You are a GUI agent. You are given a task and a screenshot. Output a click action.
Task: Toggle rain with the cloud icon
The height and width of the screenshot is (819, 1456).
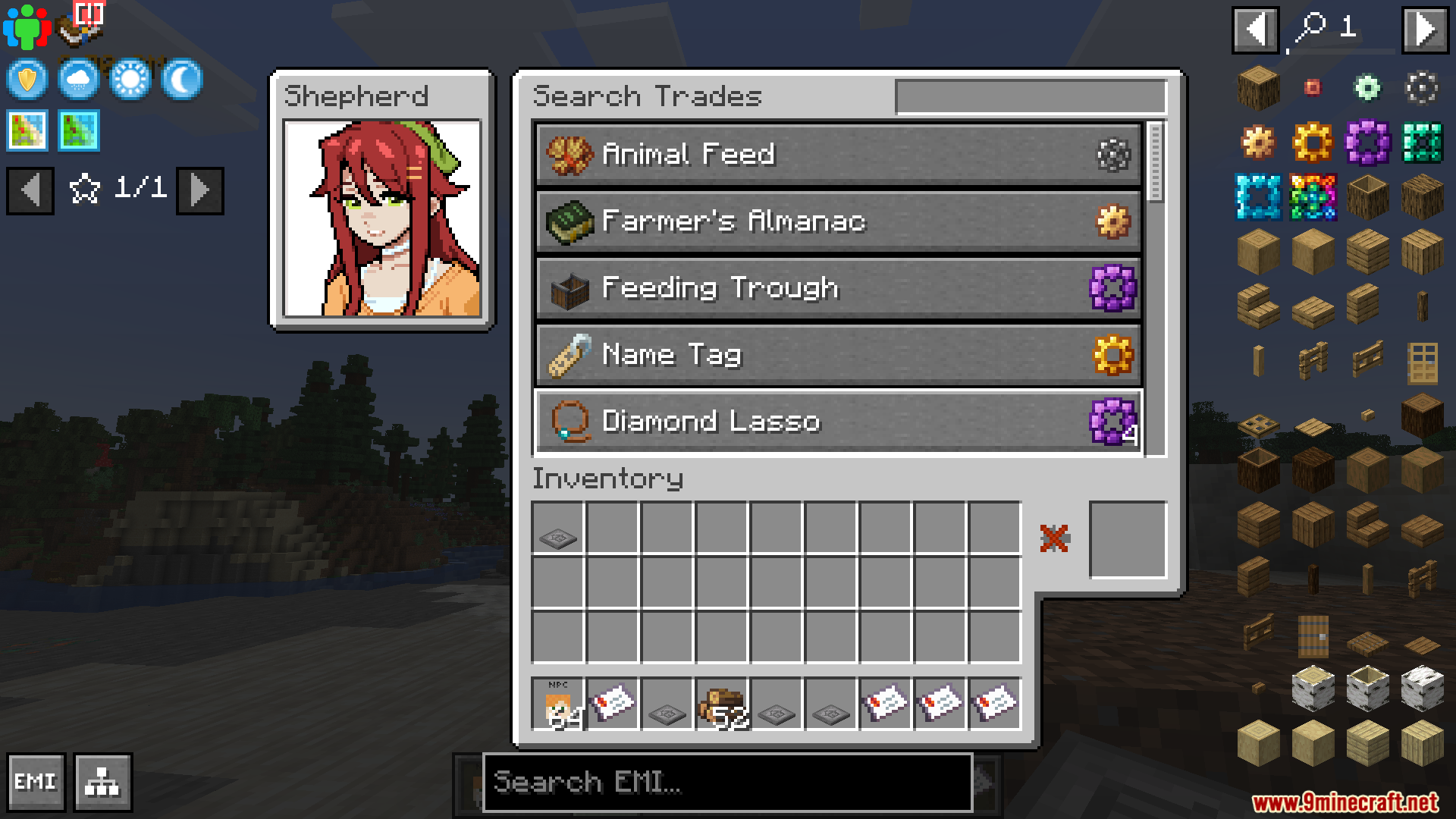(x=77, y=80)
